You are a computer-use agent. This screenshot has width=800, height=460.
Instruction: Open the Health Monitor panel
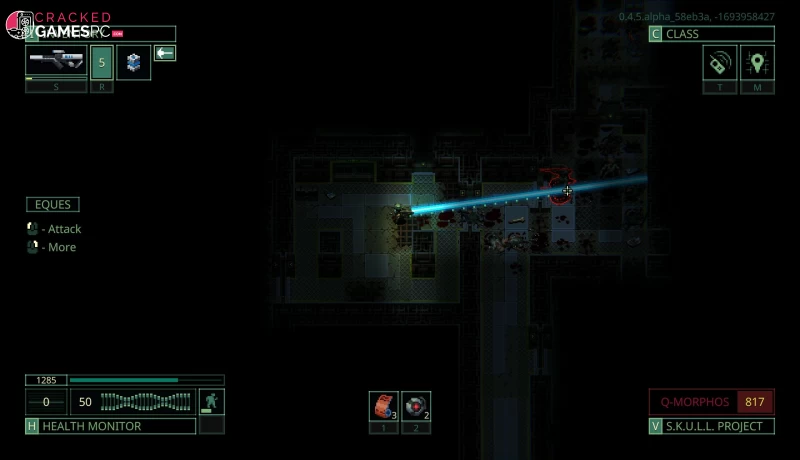pyautogui.click(x=110, y=426)
